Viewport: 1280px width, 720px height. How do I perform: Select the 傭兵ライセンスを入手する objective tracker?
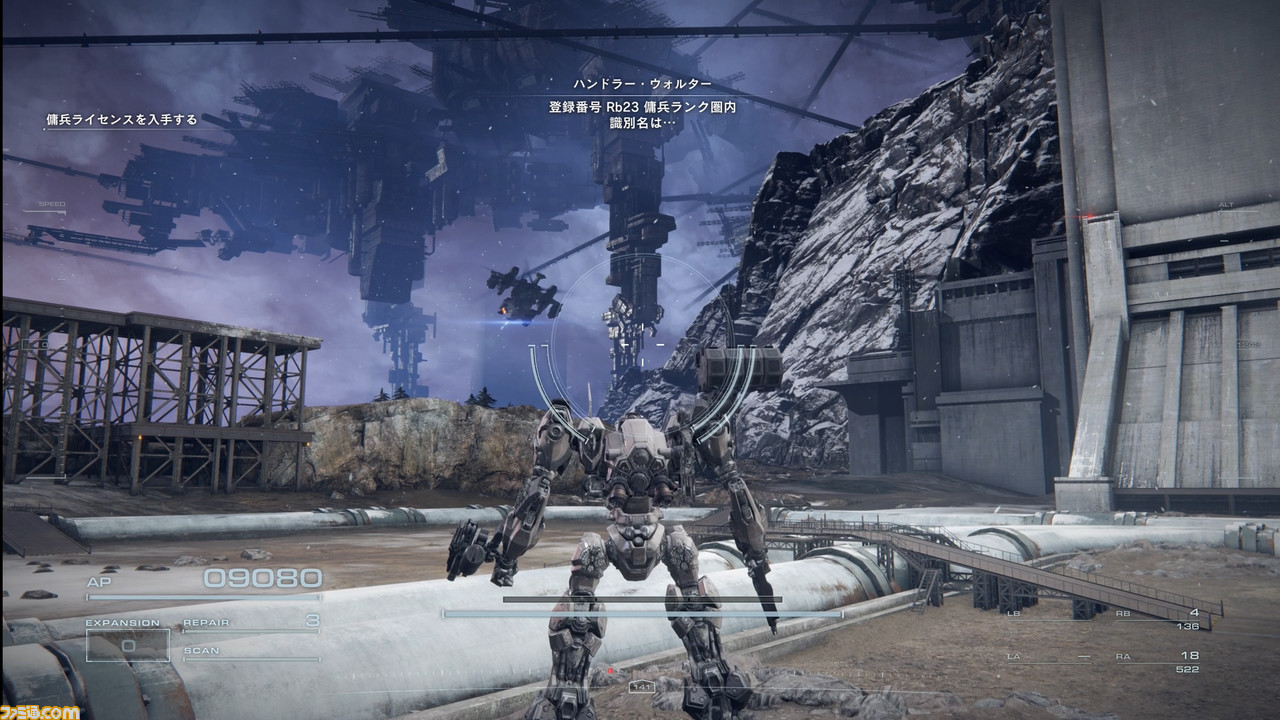(x=122, y=120)
